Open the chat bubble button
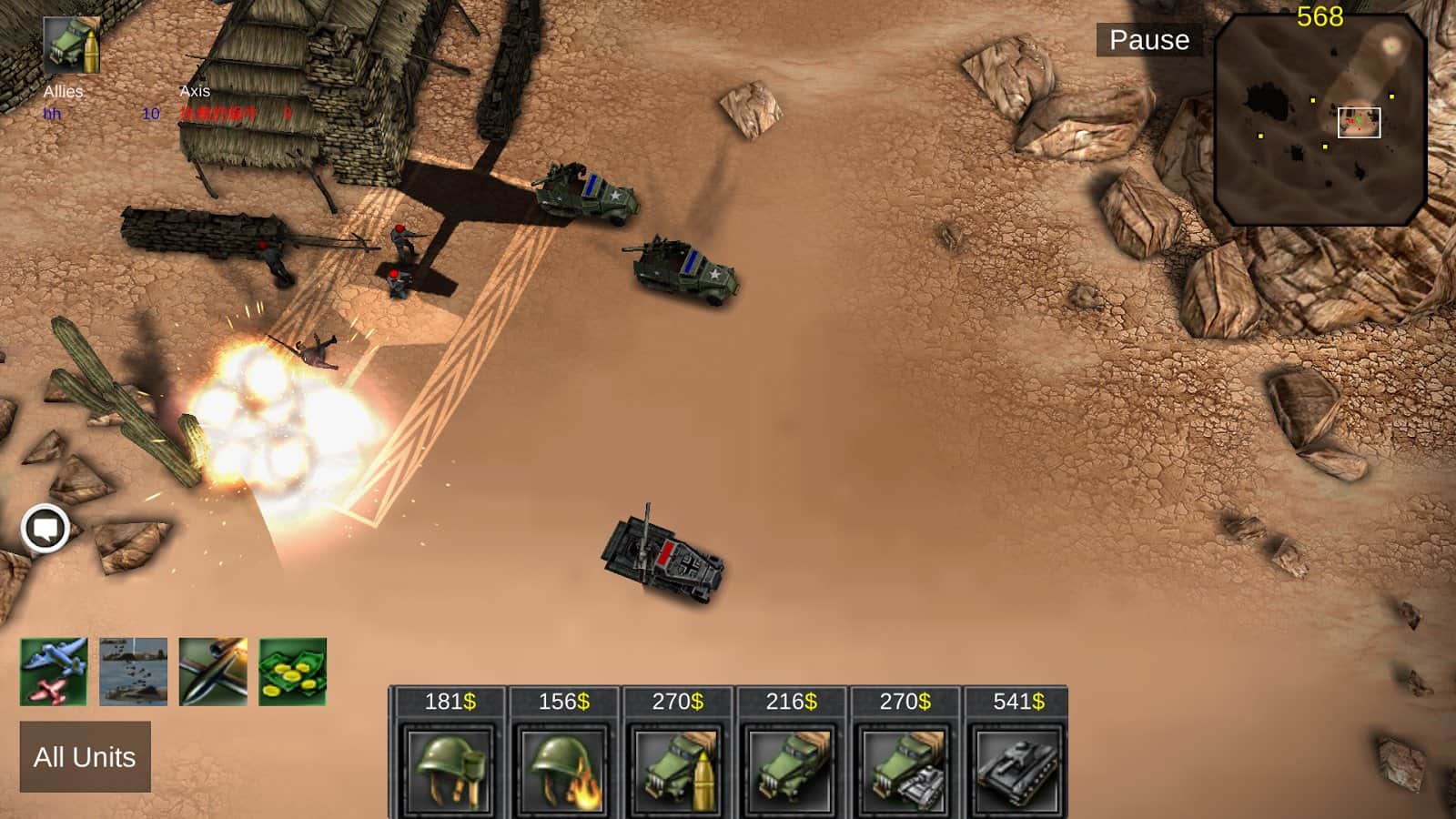 click(x=45, y=528)
